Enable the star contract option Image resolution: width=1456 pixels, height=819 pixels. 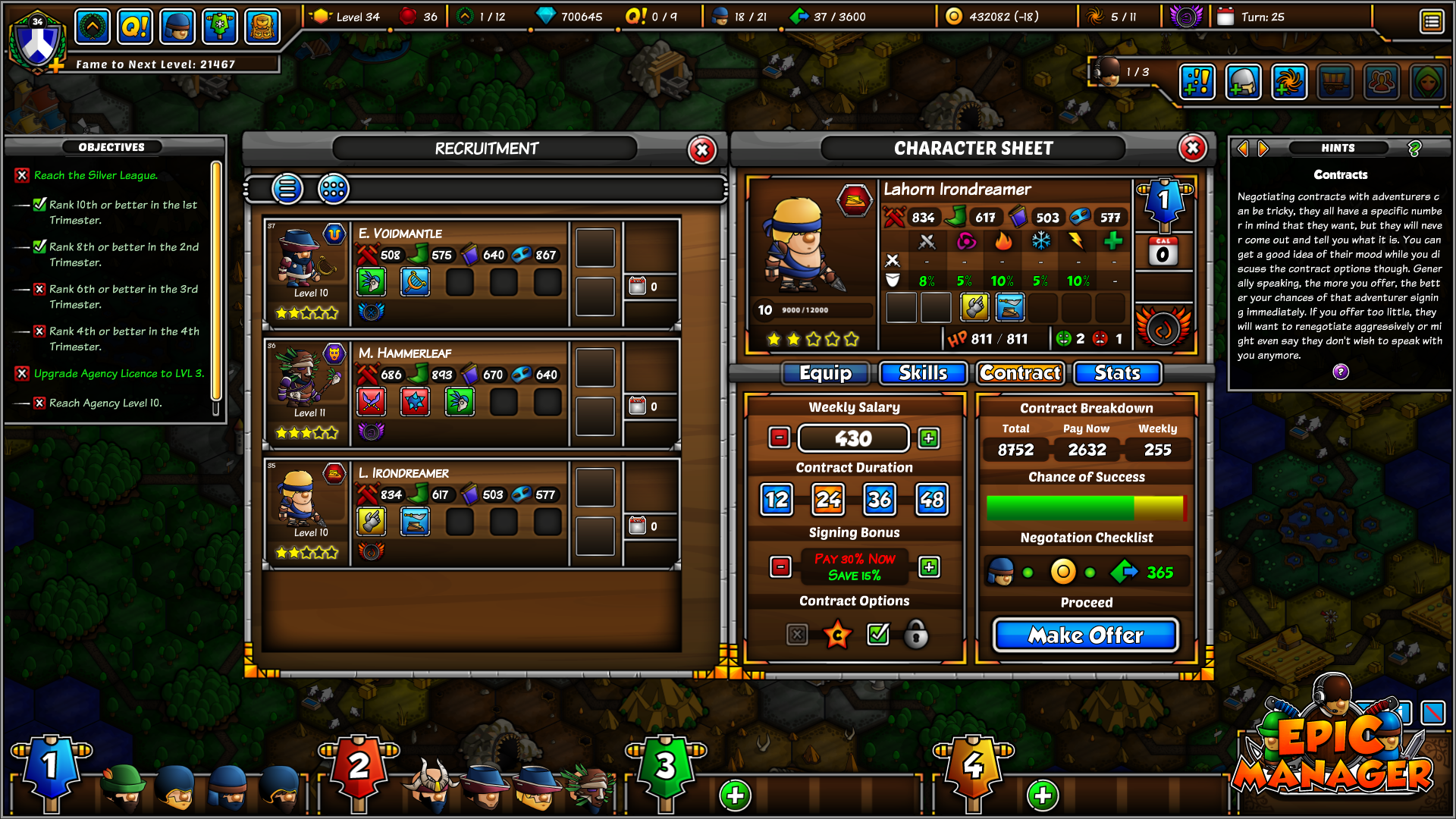837,635
